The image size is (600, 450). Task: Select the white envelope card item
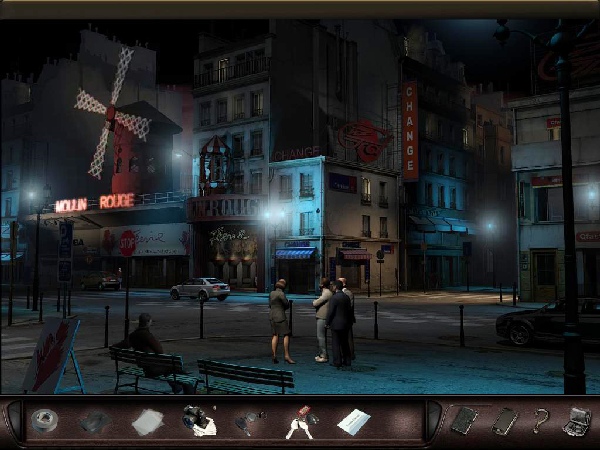[x=353, y=422]
